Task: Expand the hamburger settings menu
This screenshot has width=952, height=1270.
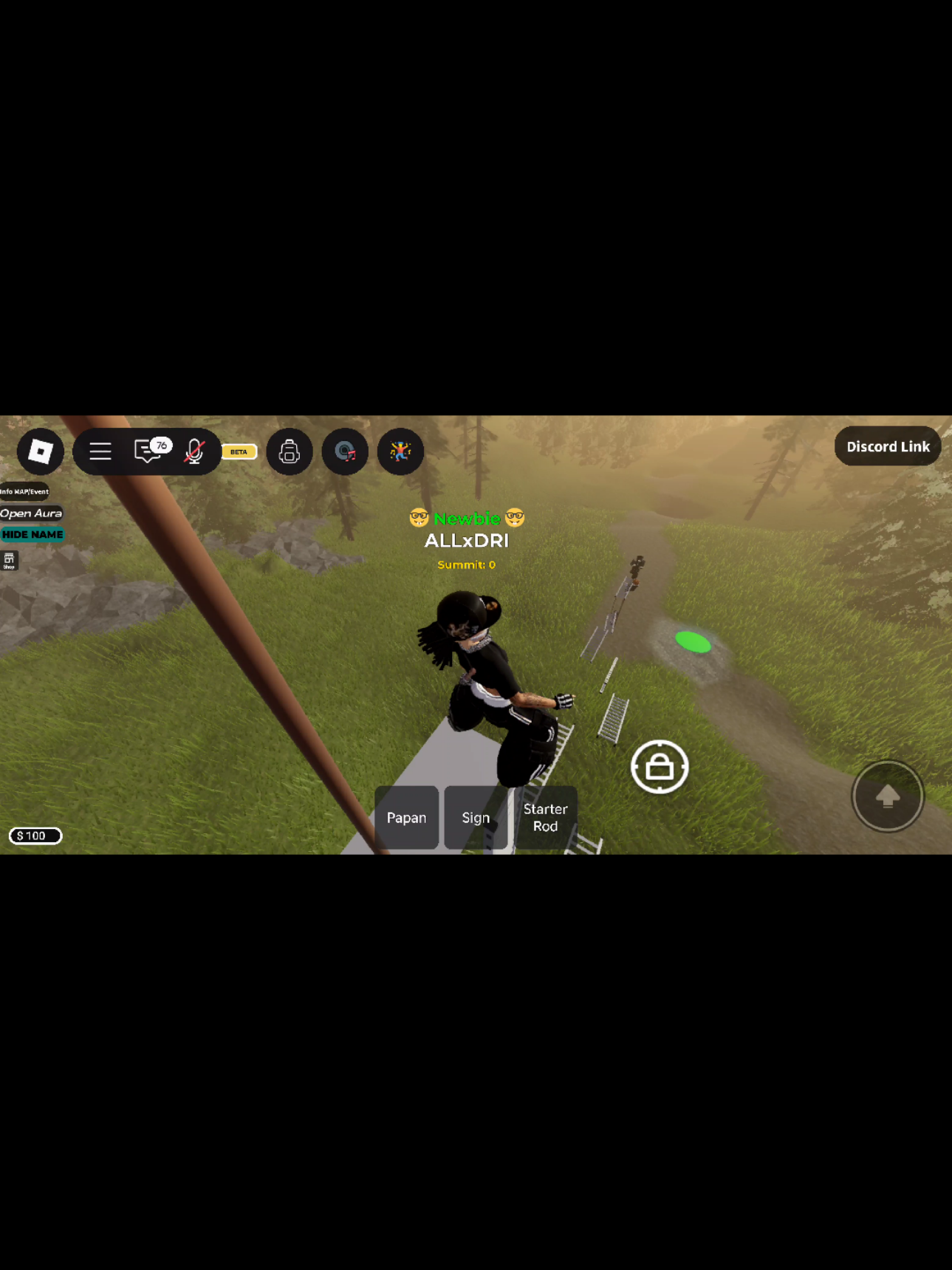Action: pyautogui.click(x=100, y=451)
